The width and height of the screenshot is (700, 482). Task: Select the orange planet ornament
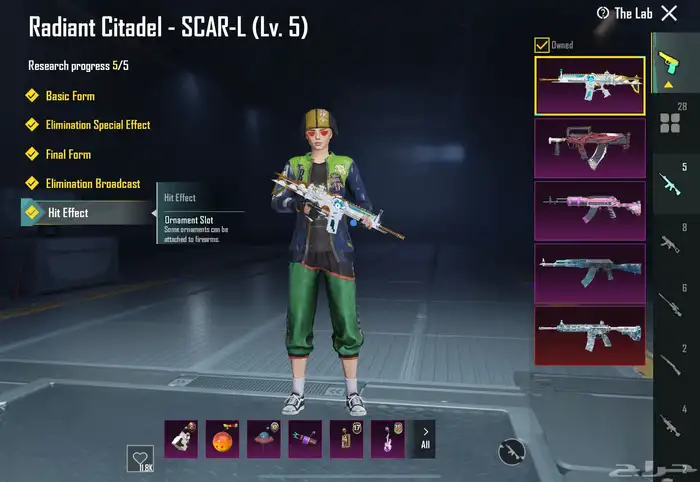[222, 438]
